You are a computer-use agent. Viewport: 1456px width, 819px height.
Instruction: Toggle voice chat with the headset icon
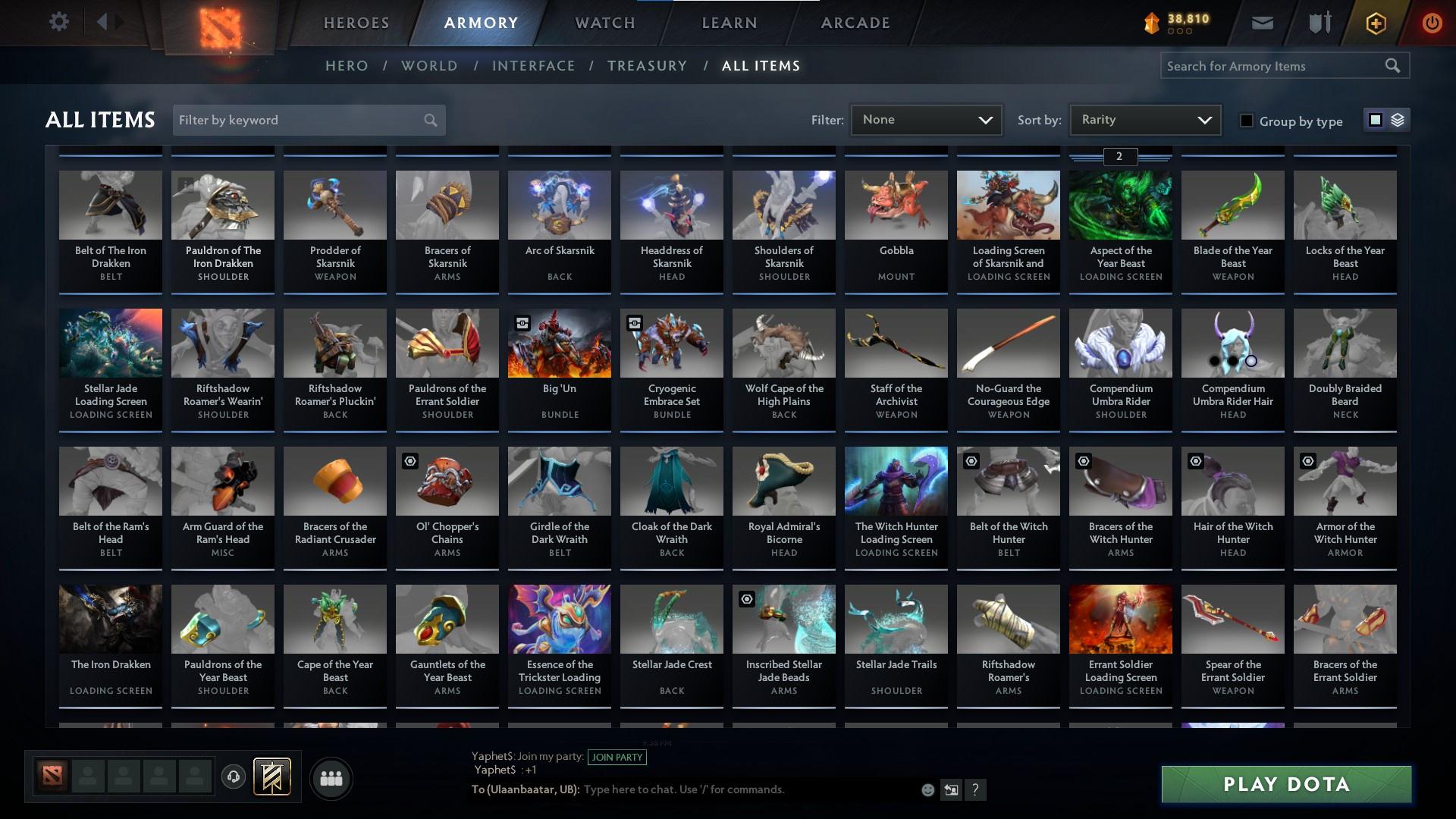[234, 778]
